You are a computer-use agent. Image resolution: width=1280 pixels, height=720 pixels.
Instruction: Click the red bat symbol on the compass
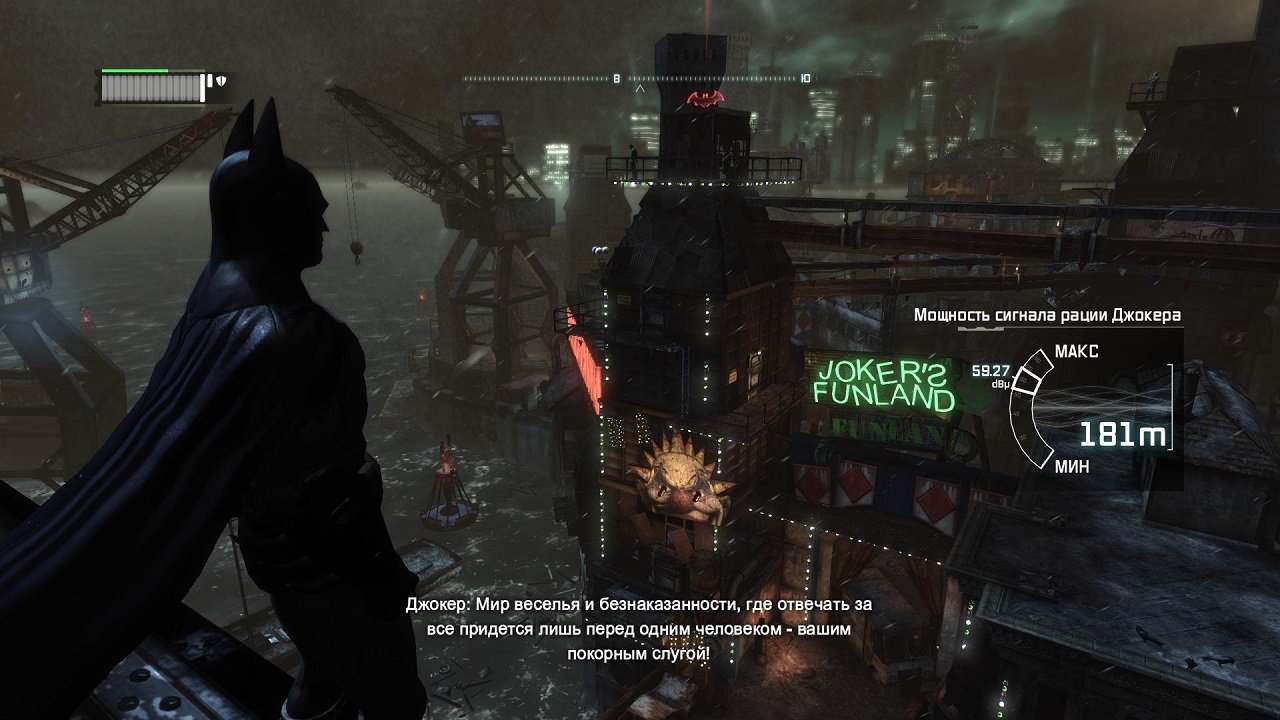706,96
